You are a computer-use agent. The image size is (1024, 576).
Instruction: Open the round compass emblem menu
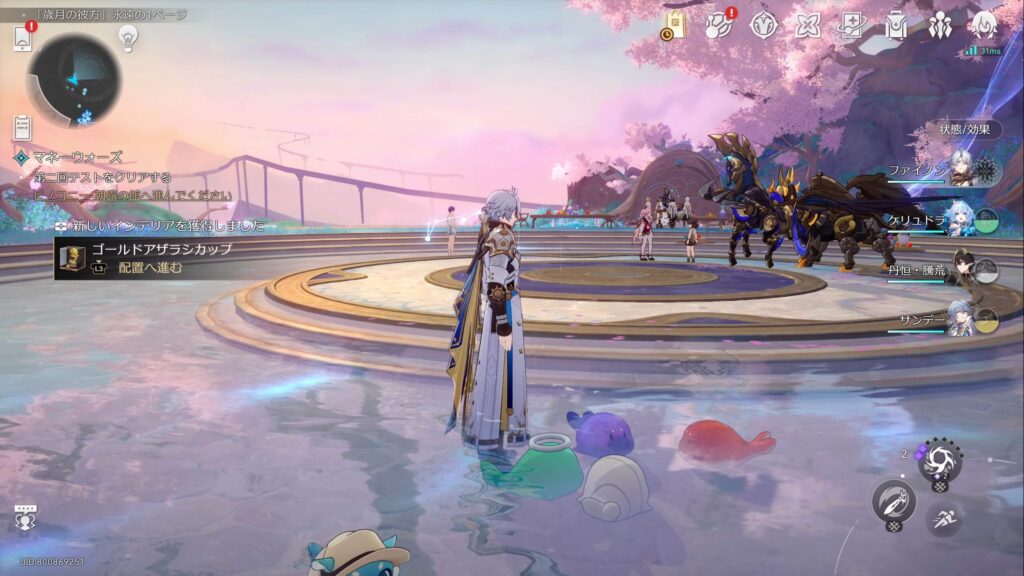coord(764,26)
